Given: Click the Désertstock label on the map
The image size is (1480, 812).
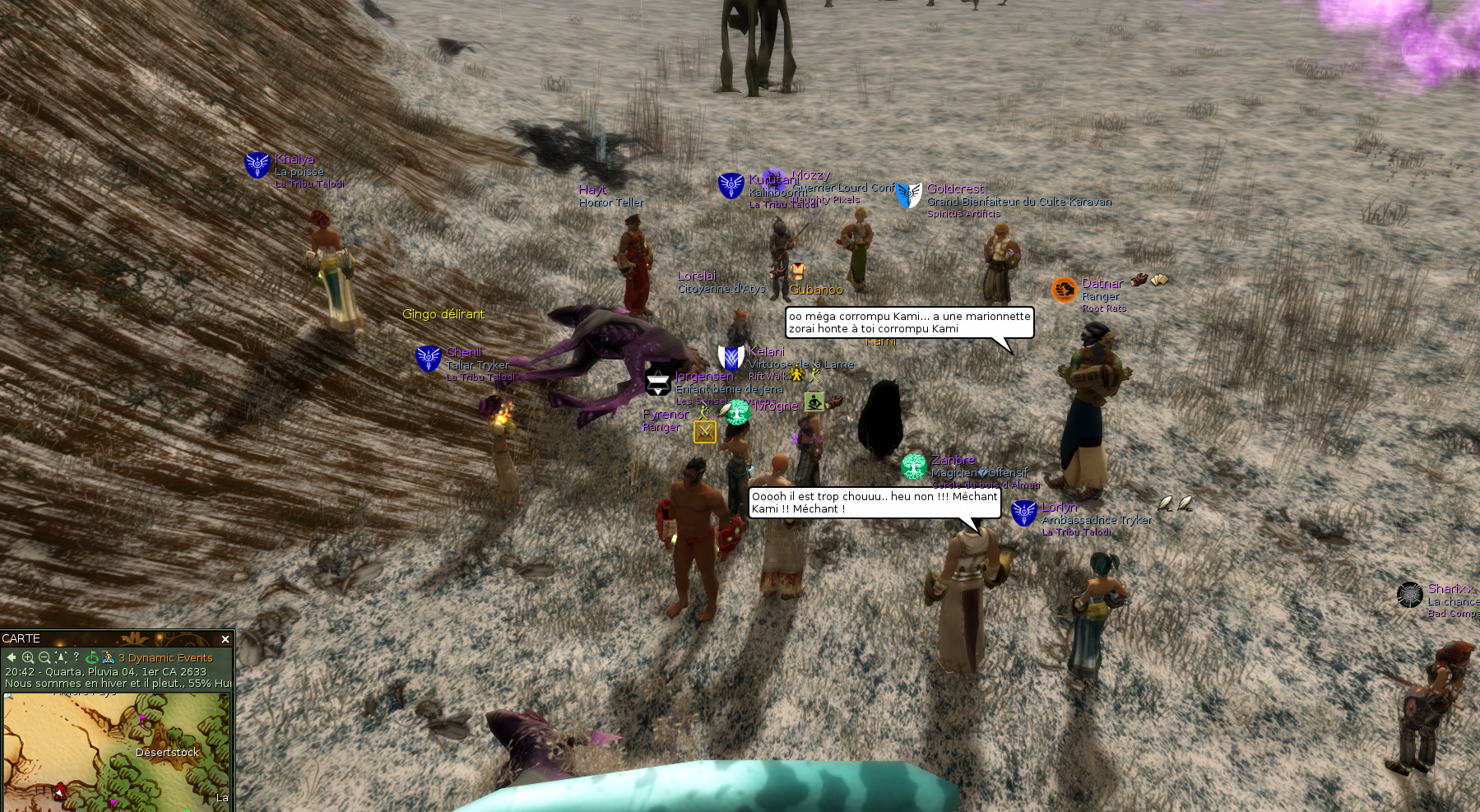Looking at the screenshot, I should tap(167, 753).
